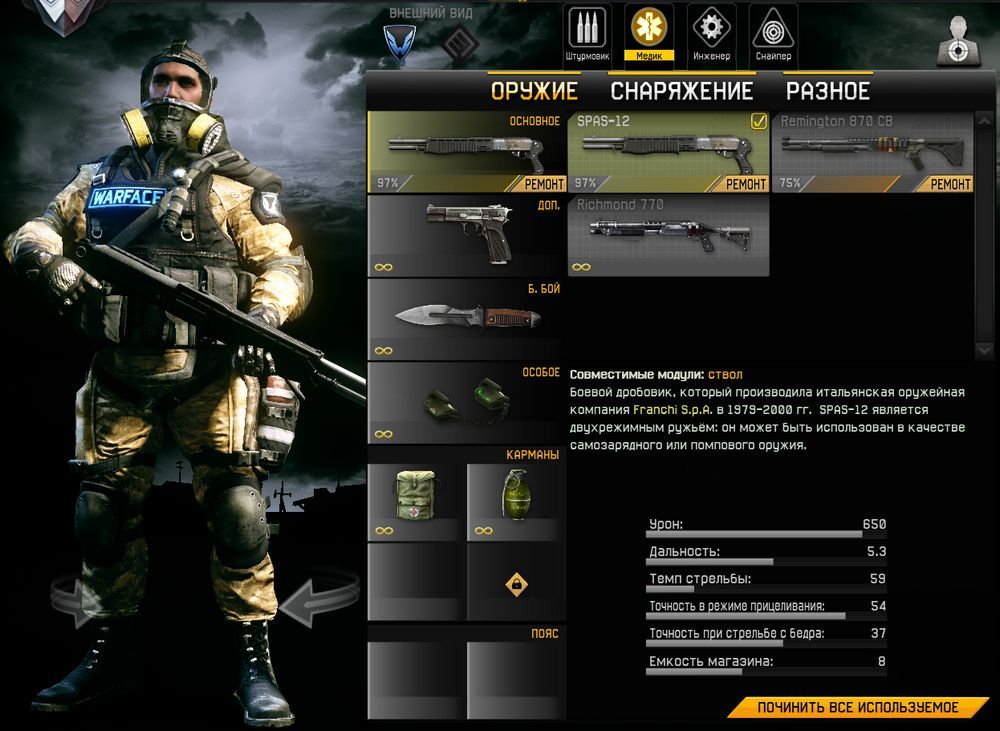Open the Снаряжение tab
Screen dimensions: 1000x731
(680, 91)
